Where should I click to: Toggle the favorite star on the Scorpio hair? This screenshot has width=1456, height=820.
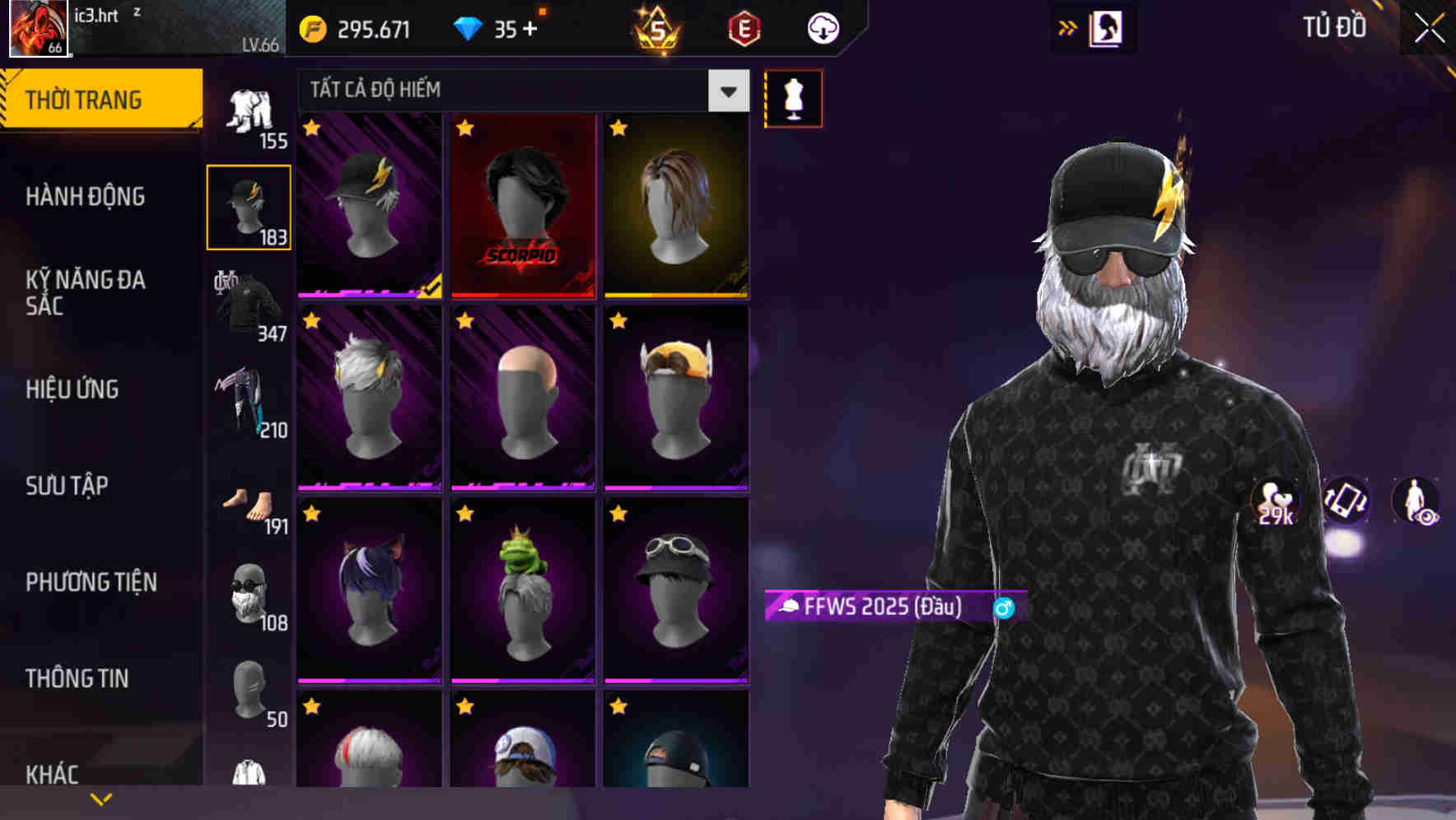click(464, 128)
